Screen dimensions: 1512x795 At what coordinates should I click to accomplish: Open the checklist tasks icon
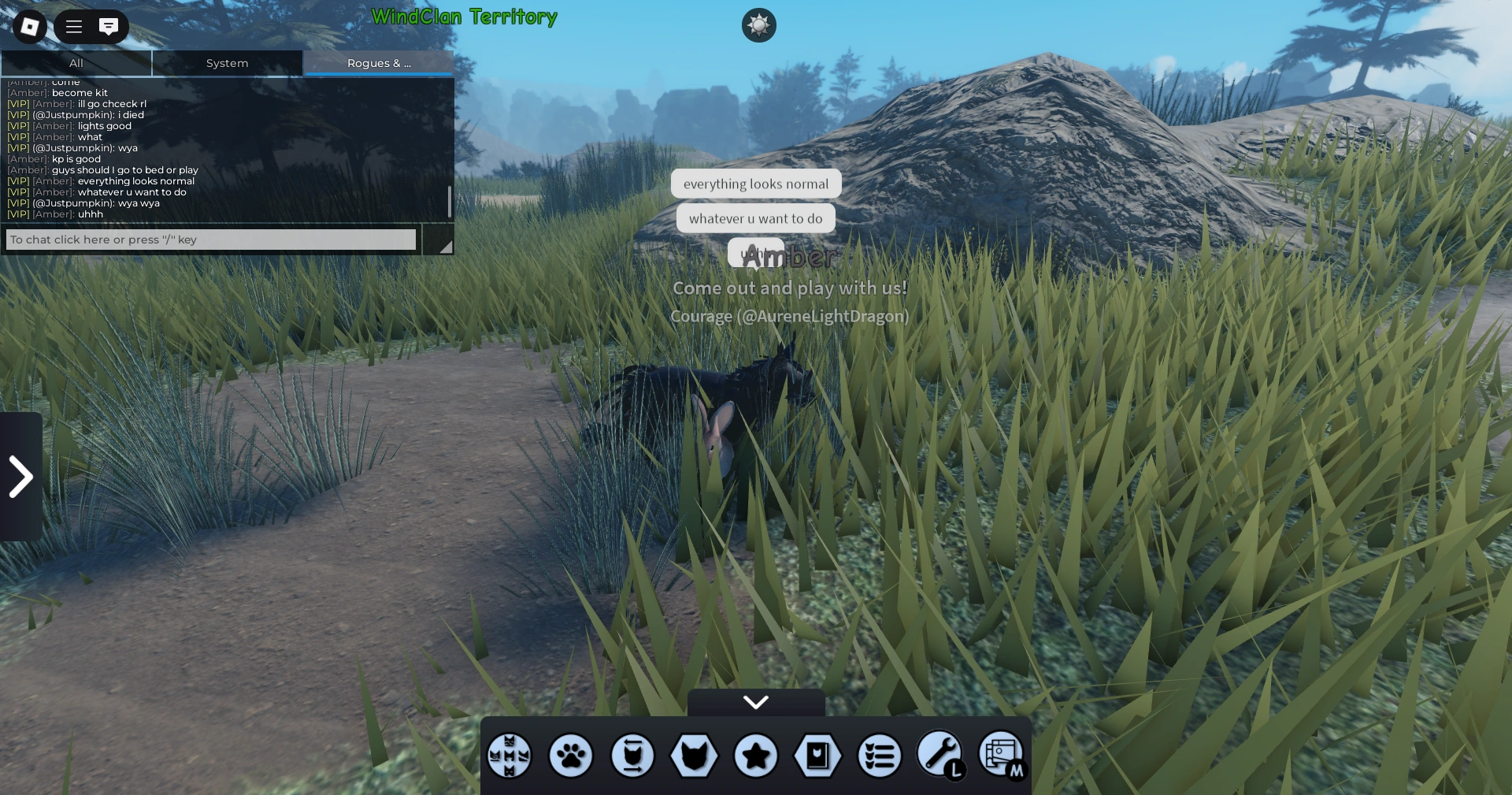880,756
